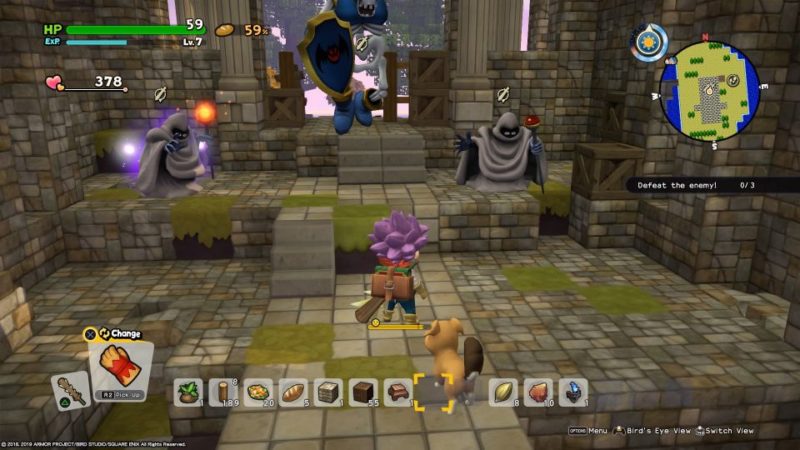Select the dark wooden block slot
Image resolution: width=800 pixels, height=450 pixels.
click(364, 392)
